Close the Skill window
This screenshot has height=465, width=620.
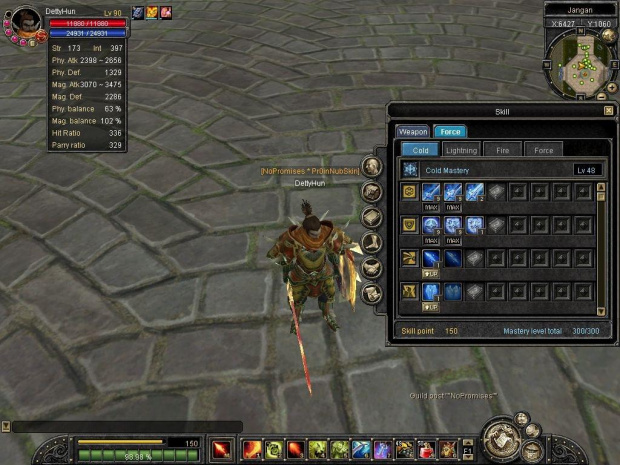coord(608,111)
